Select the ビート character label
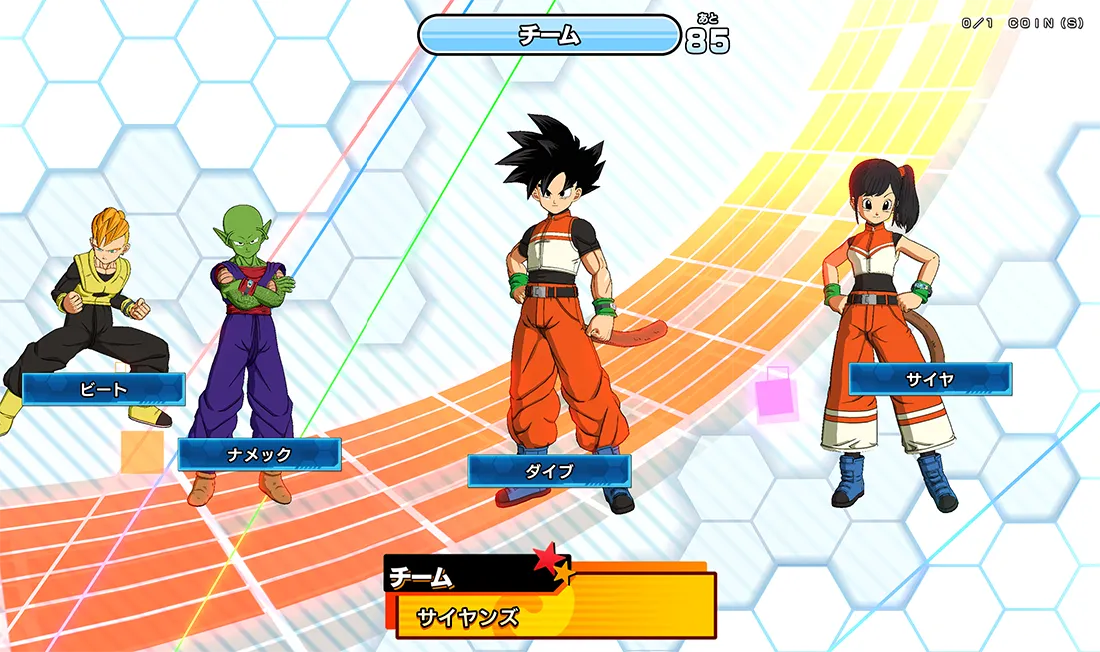Image resolution: width=1100 pixels, height=652 pixels. pos(104,389)
